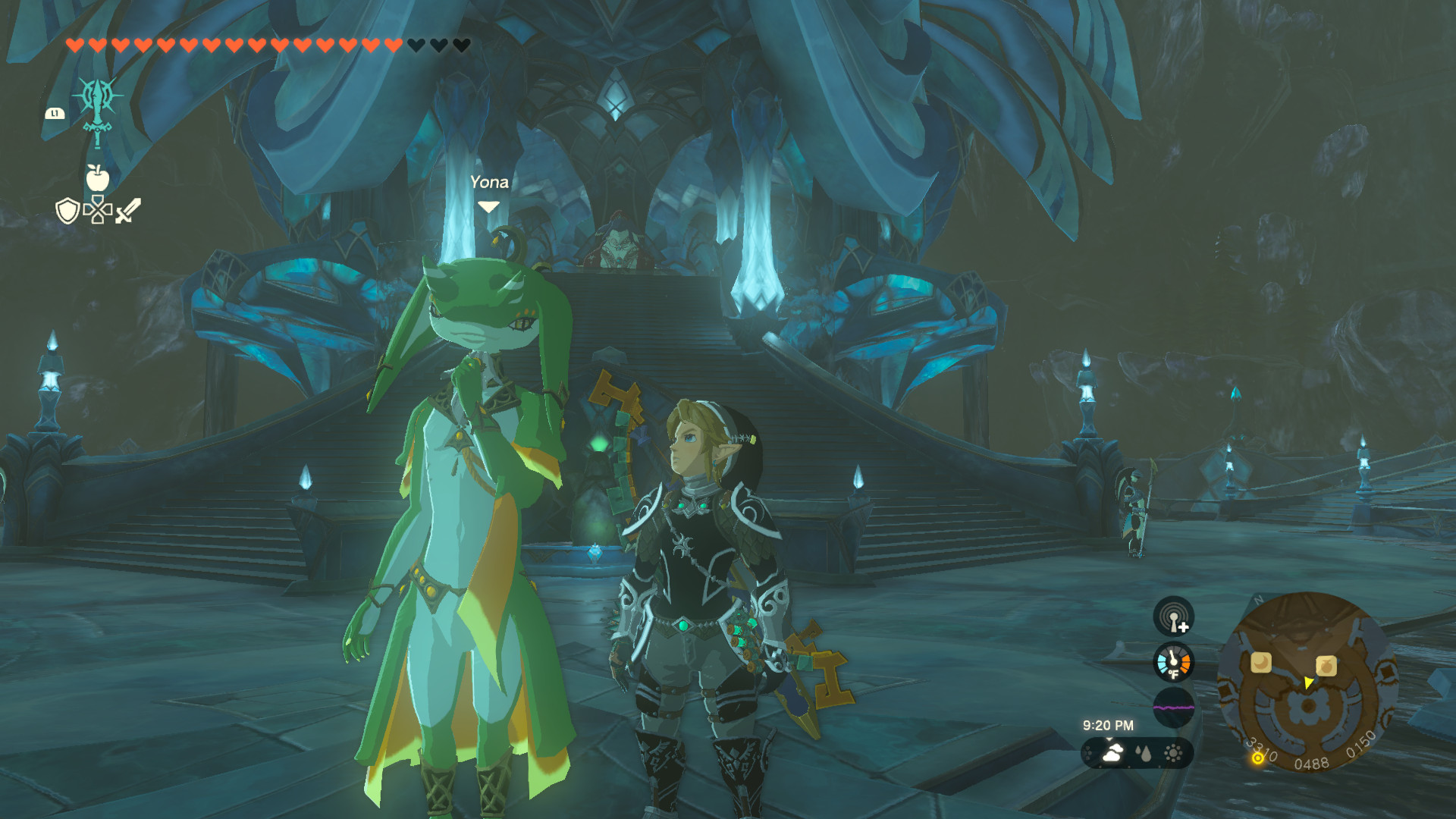Viewport: 1456px width, 819px height.
Task: Click the yellow player arrow on the minimap
Action: tap(1307, 683)
